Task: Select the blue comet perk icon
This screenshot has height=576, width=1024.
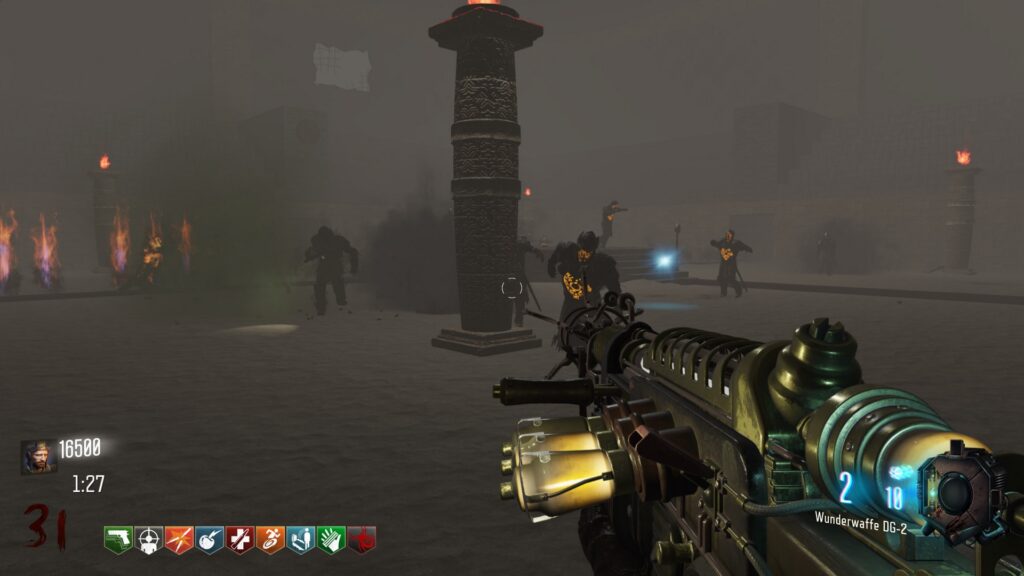Action: tap(210, 540)
